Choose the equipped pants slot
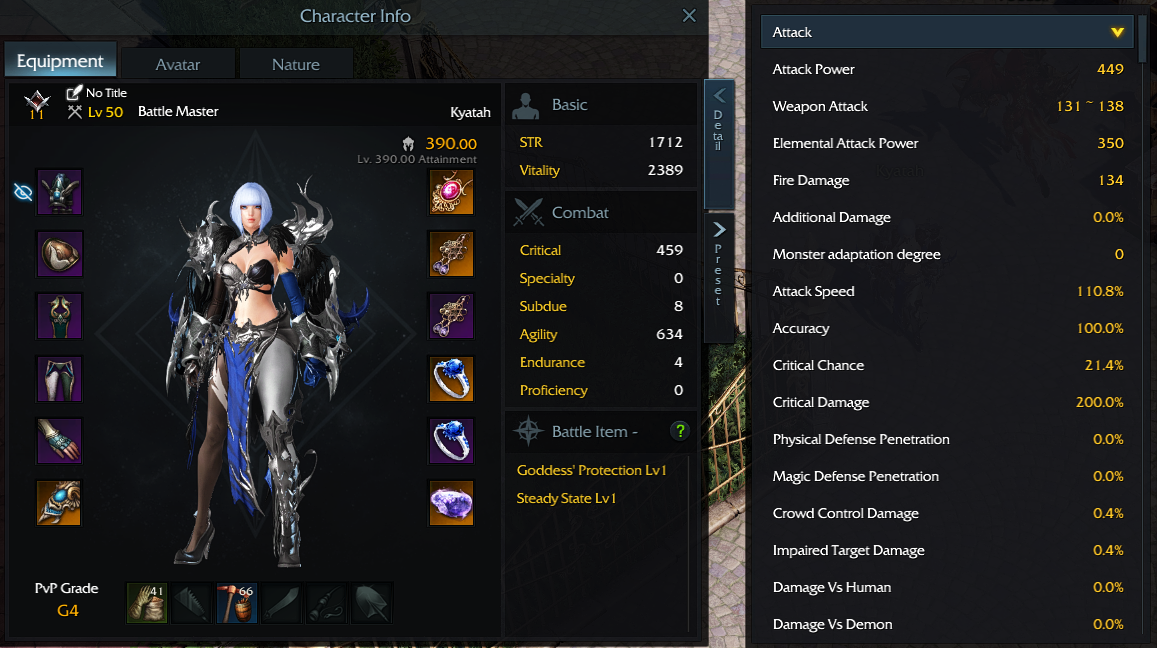1157x648 pixels. 59,379
